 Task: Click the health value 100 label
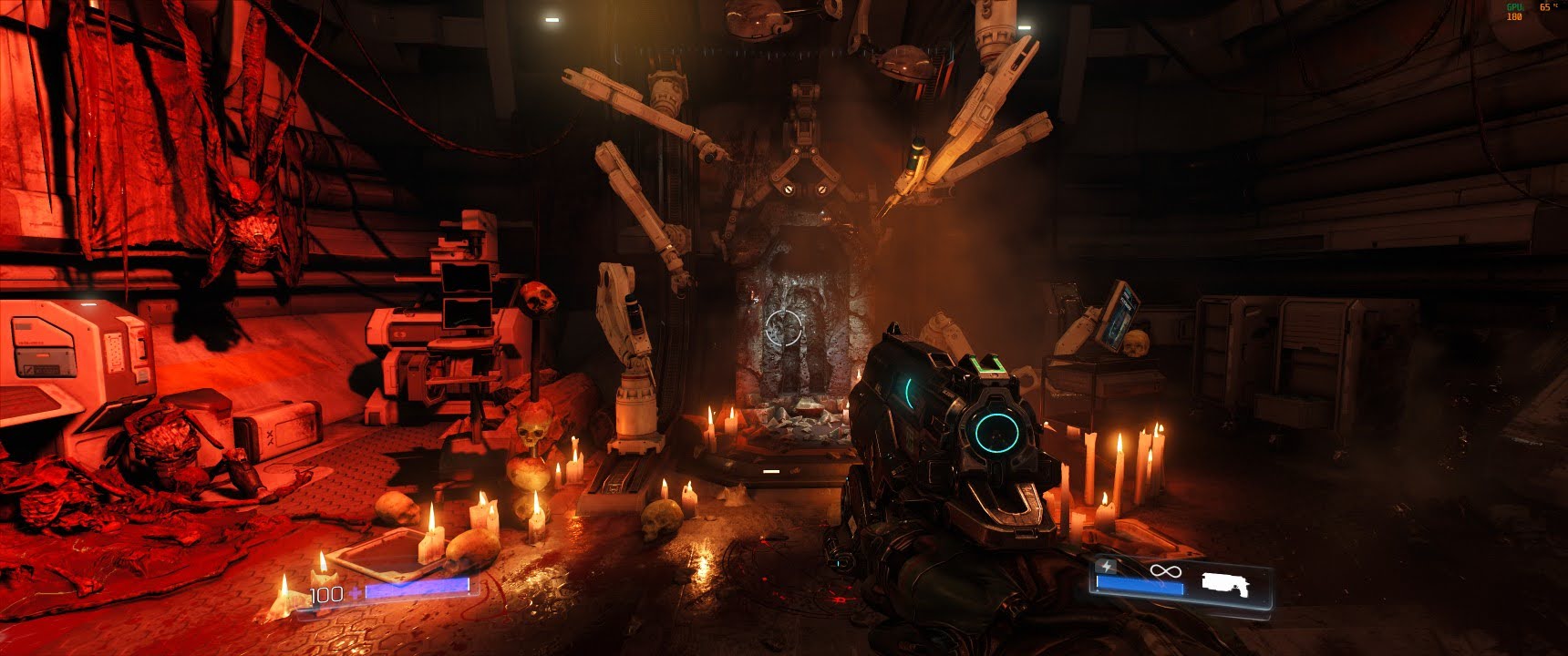pos(326,593)
